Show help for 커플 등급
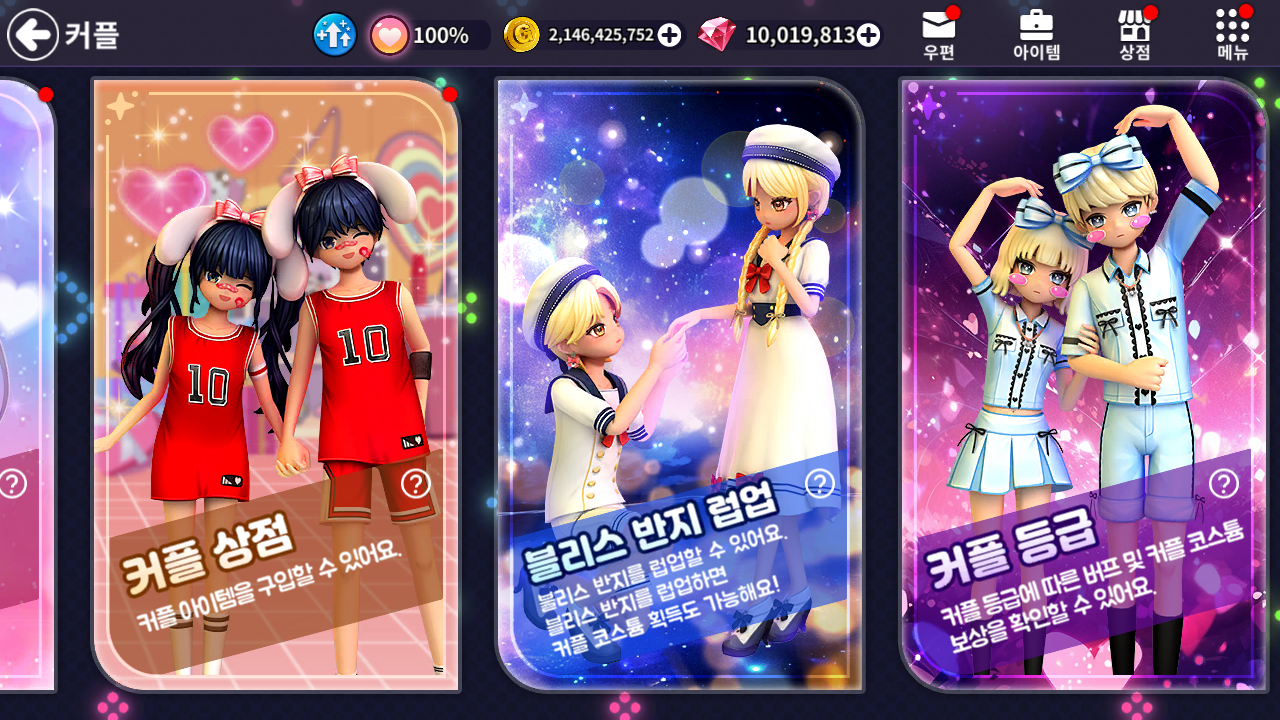 point(1223,484)
